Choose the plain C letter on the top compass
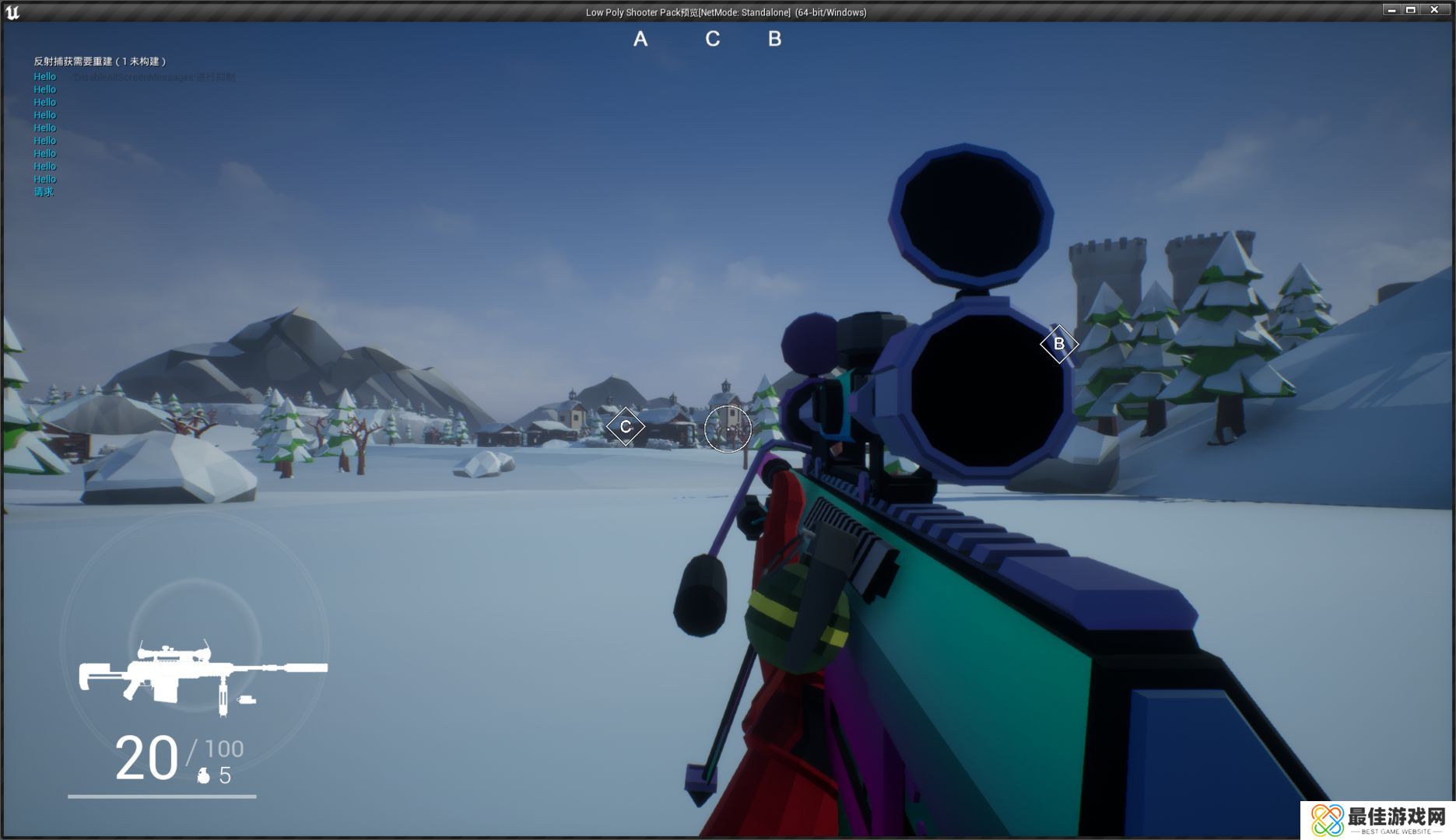Viewport: 1456px width, 840px height. (712, 39)
